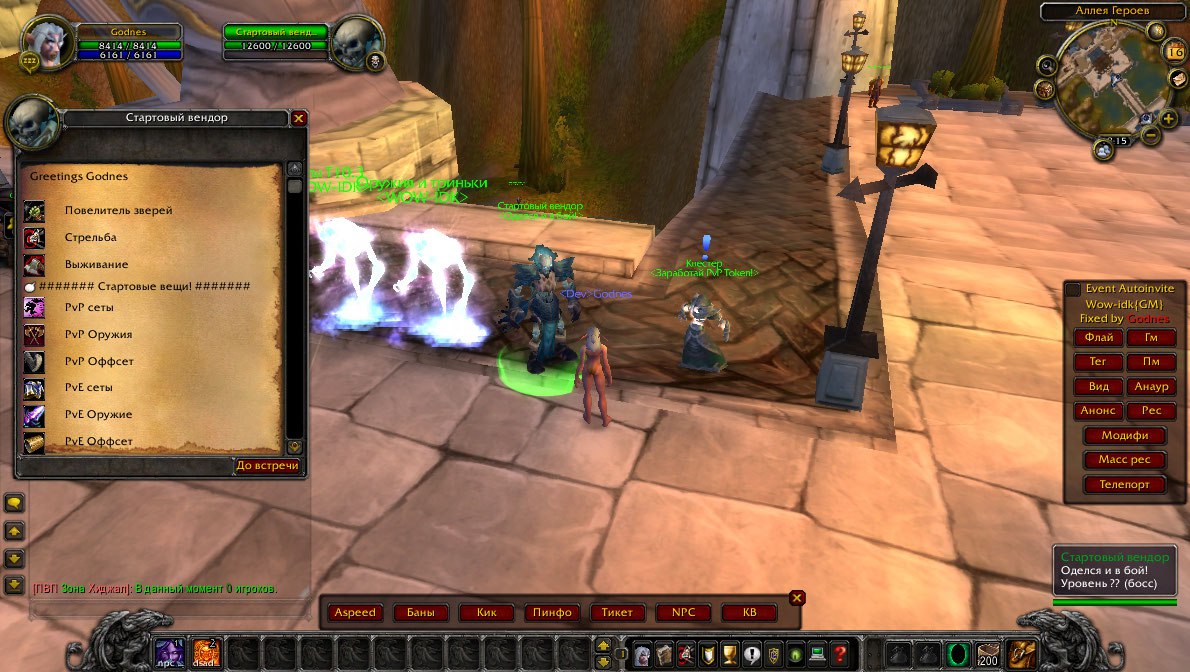
Task: Close the bottom GM command bar
Action: 797,598
